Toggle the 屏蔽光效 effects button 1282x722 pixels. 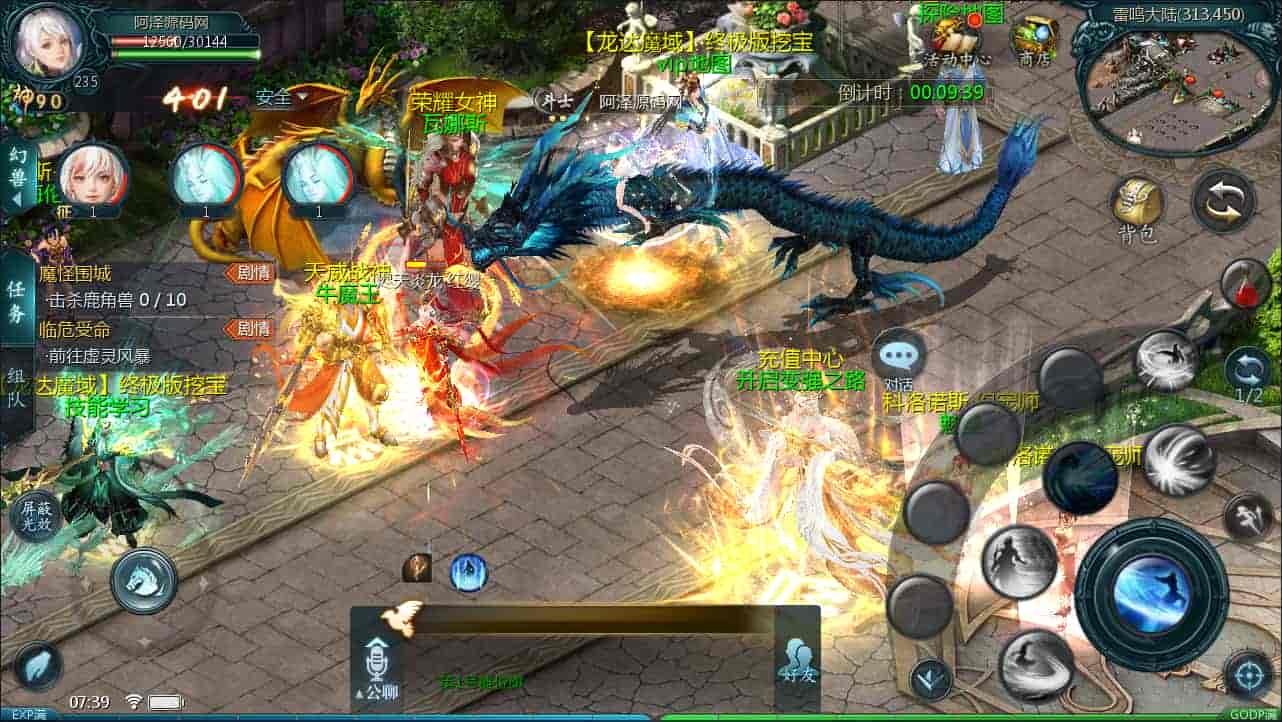(36, 516)
